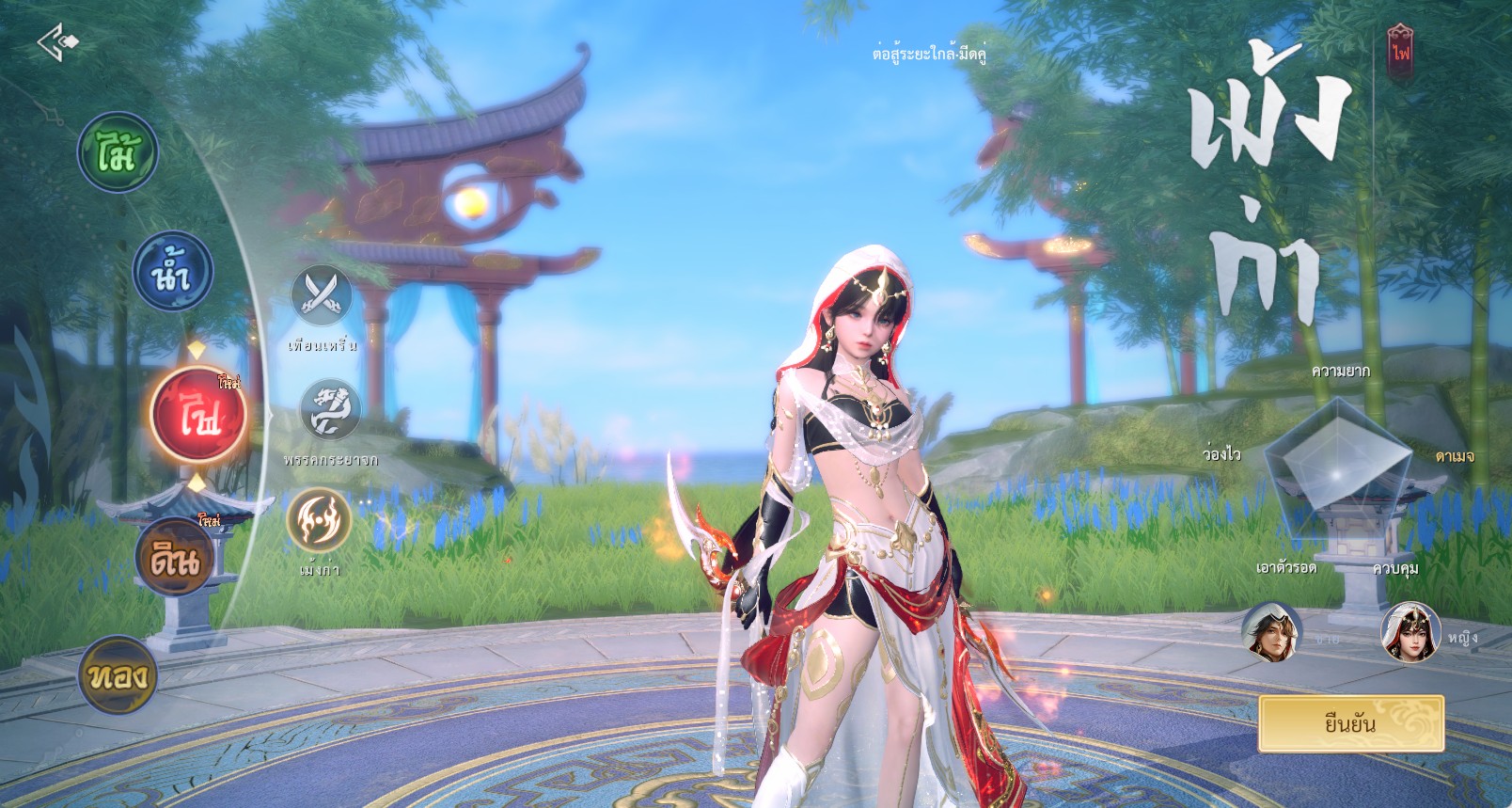Choose the ทอง (Gold) element
The height and width of the screenshot is (808, 1512).
pos(117,674)
